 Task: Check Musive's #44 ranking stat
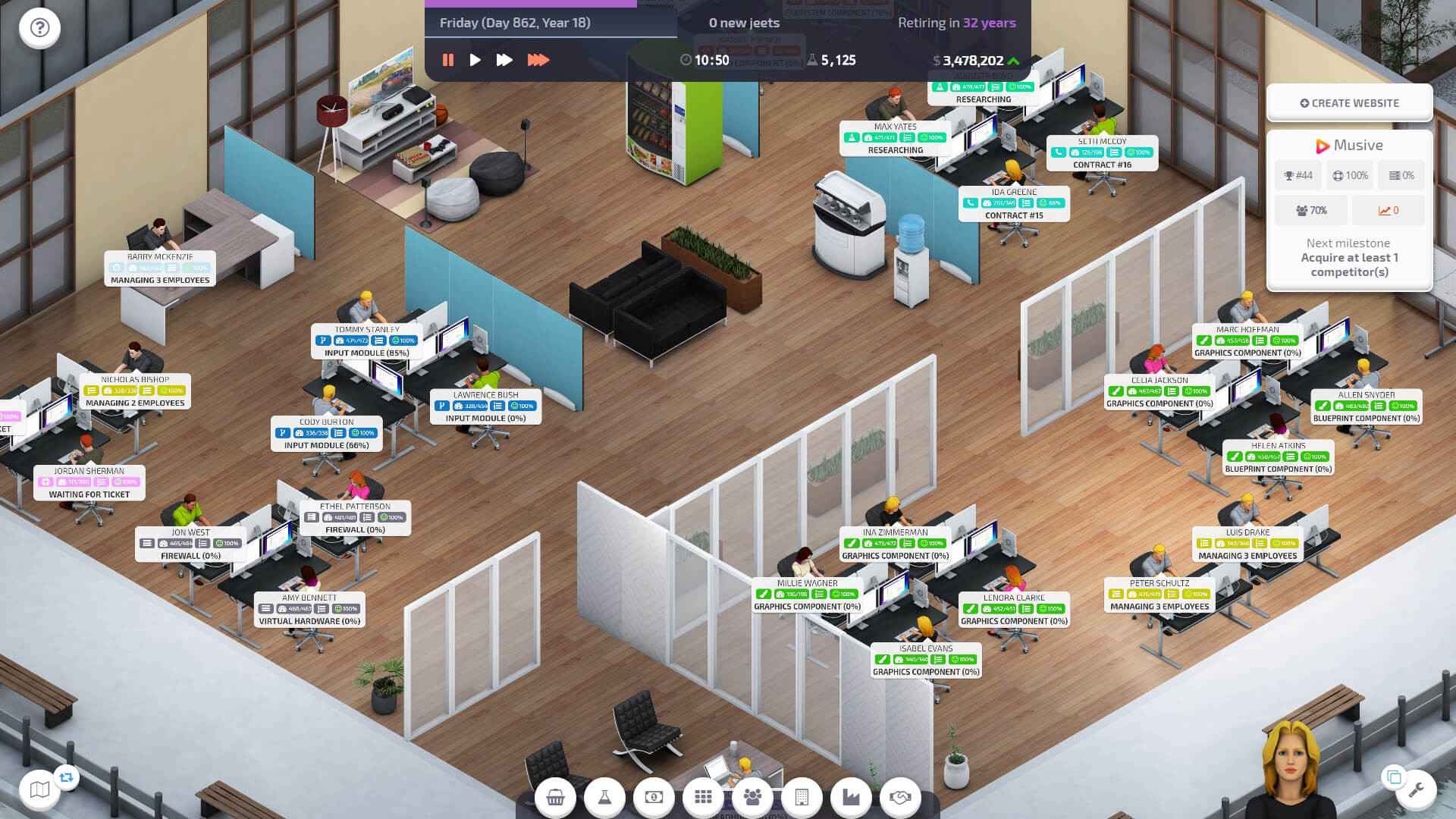(x=1298, y=175)
